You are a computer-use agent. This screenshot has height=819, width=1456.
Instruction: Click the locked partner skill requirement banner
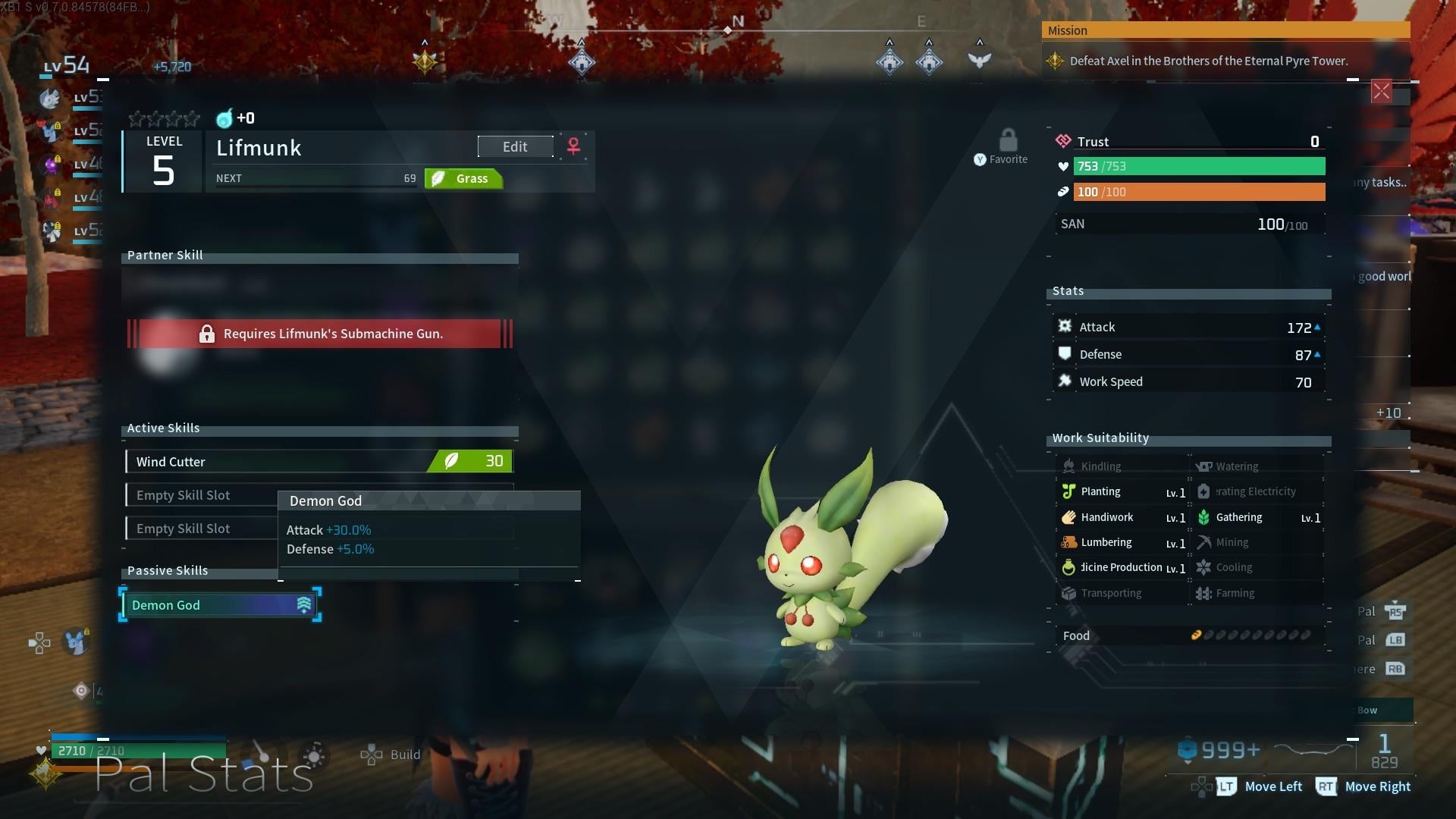319,334
